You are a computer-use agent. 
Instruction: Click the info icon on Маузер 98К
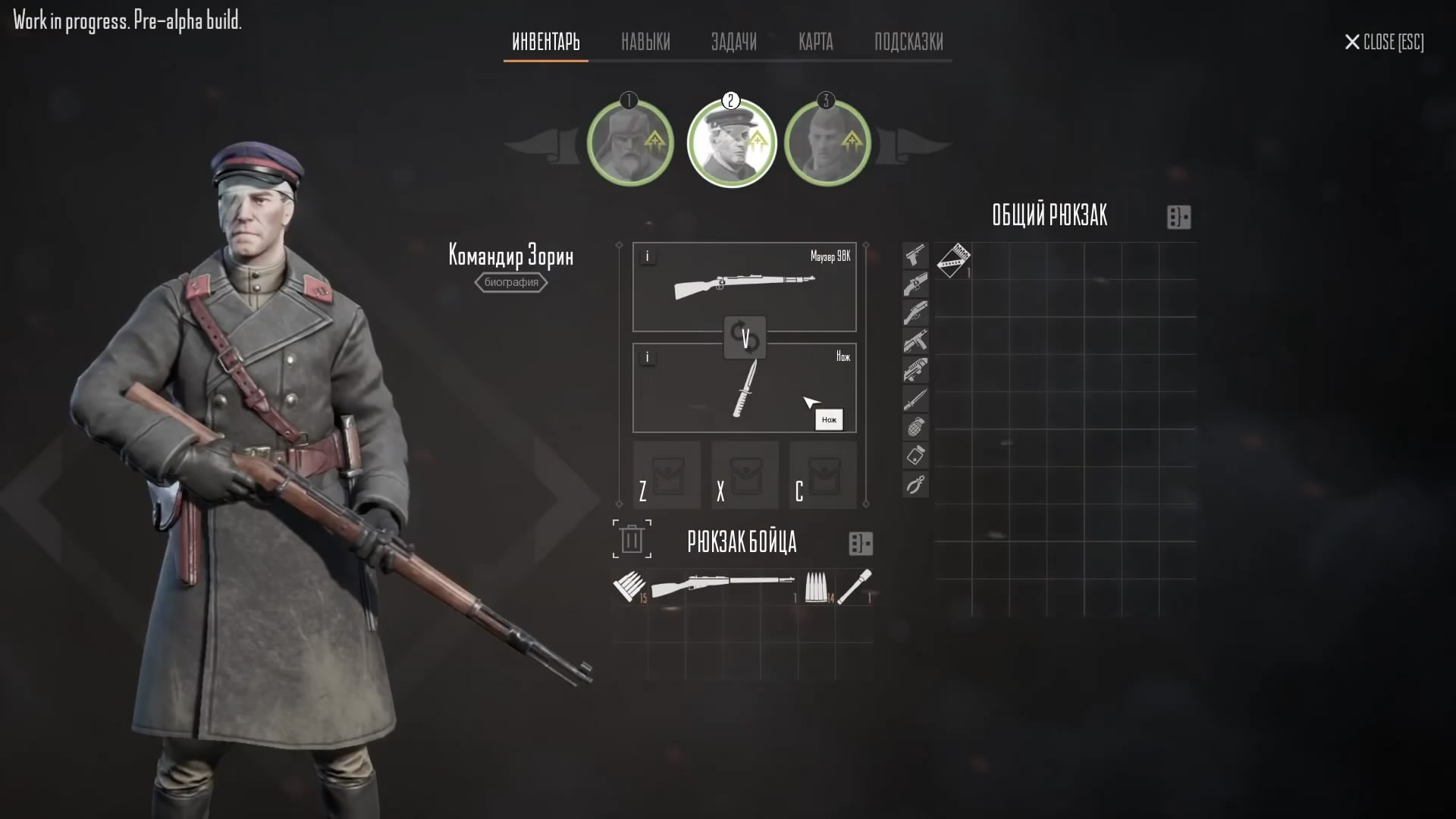point(648,256)
